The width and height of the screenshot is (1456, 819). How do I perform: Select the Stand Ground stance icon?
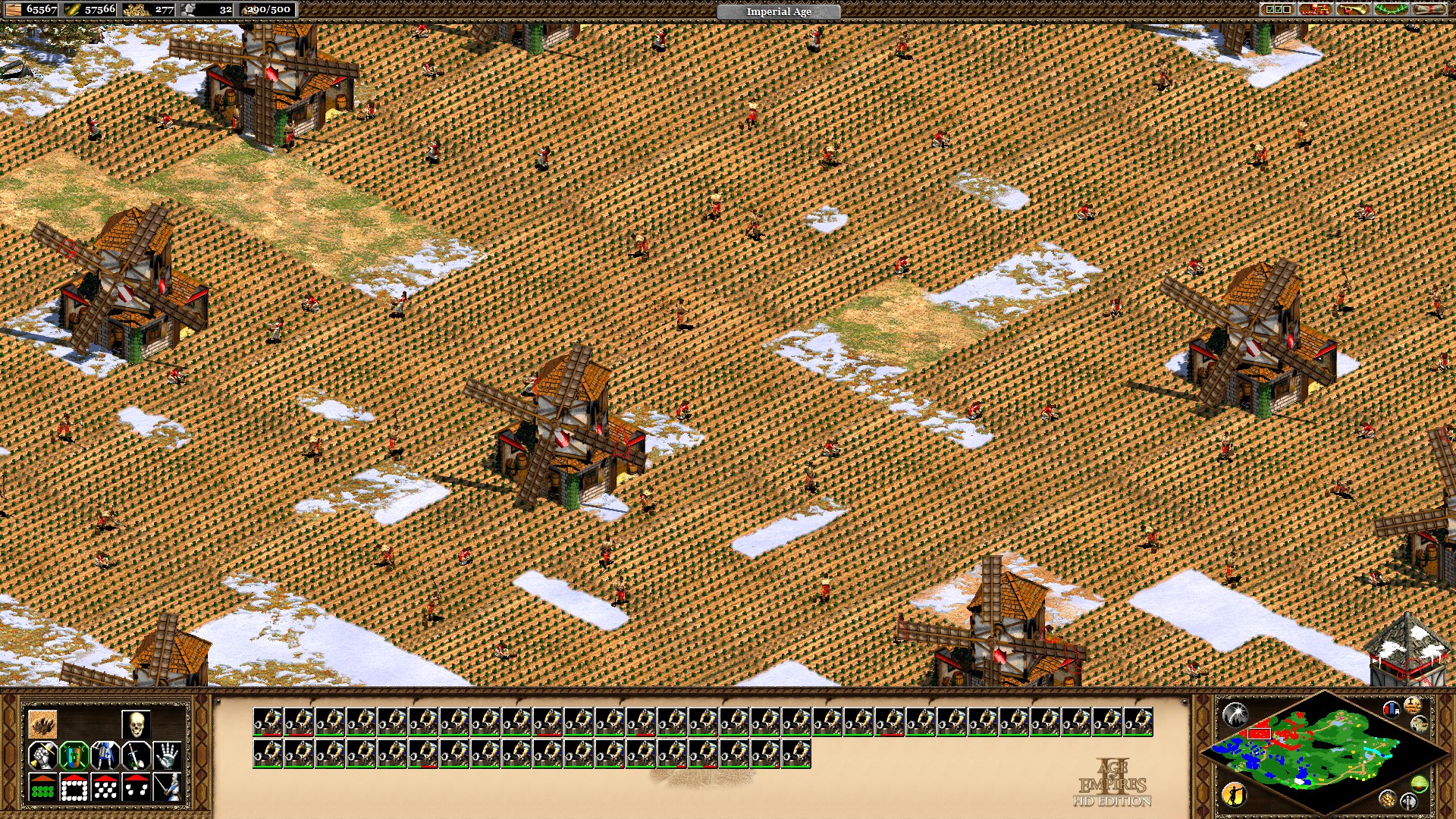coord(105,755)
